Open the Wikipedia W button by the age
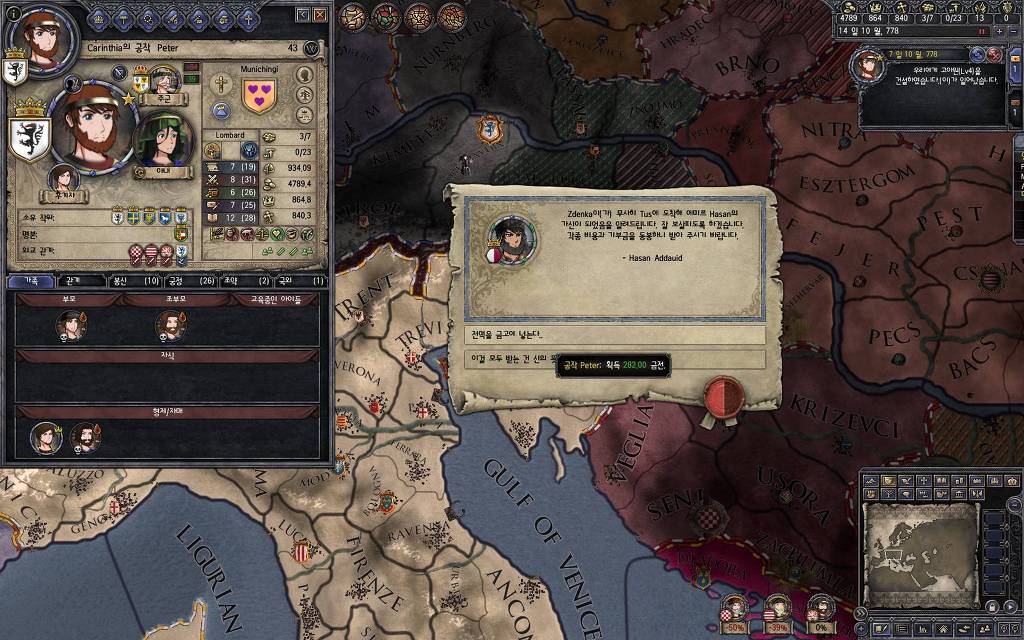Viewport: 1024px width, 640px height. [x=312, y=48]
